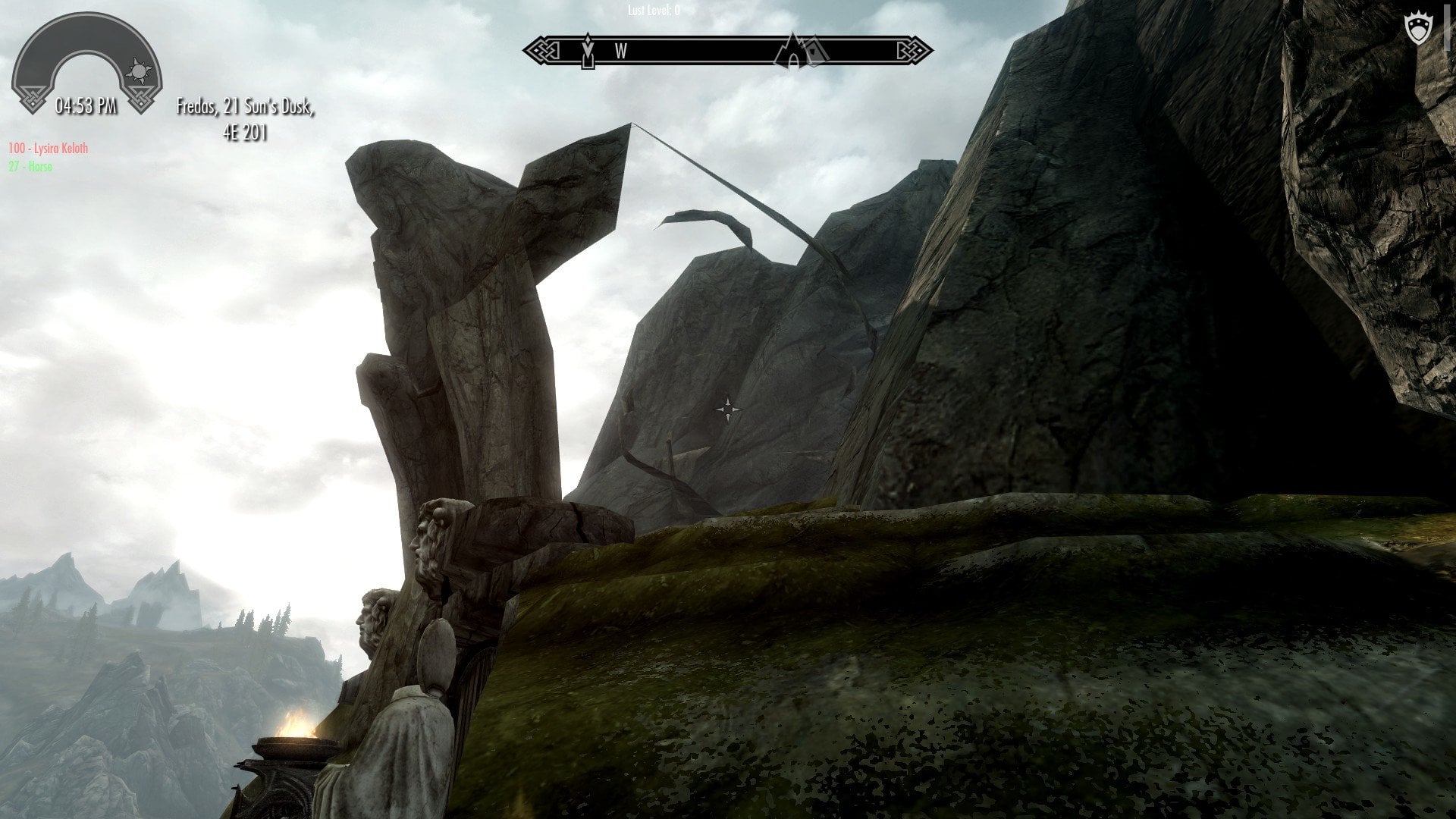Click the left knotwork end of the compass
This screenshot has width=1456, height=819.
coord(543,49)
